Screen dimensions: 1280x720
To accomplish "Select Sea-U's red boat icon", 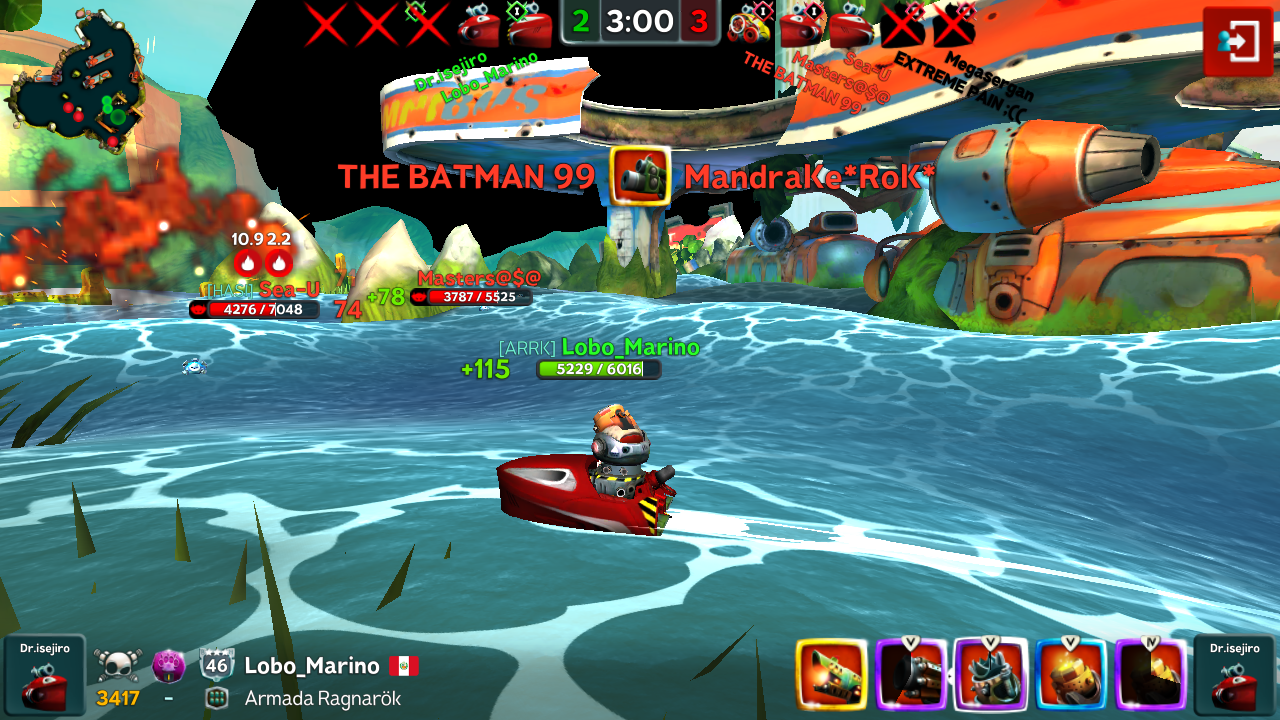I will point(853,24).
